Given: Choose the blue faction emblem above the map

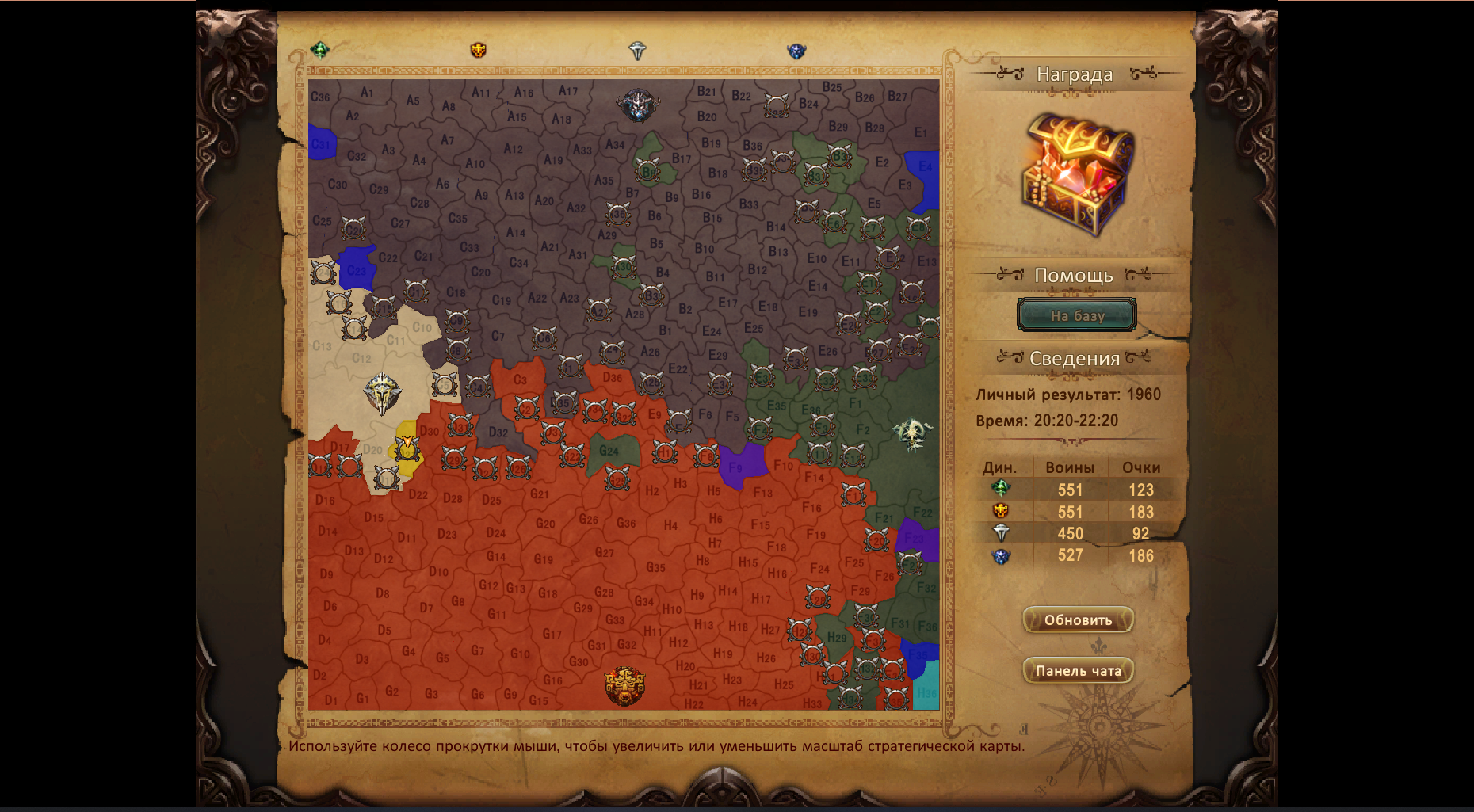Looking at the screenshot, I should 796,51.
